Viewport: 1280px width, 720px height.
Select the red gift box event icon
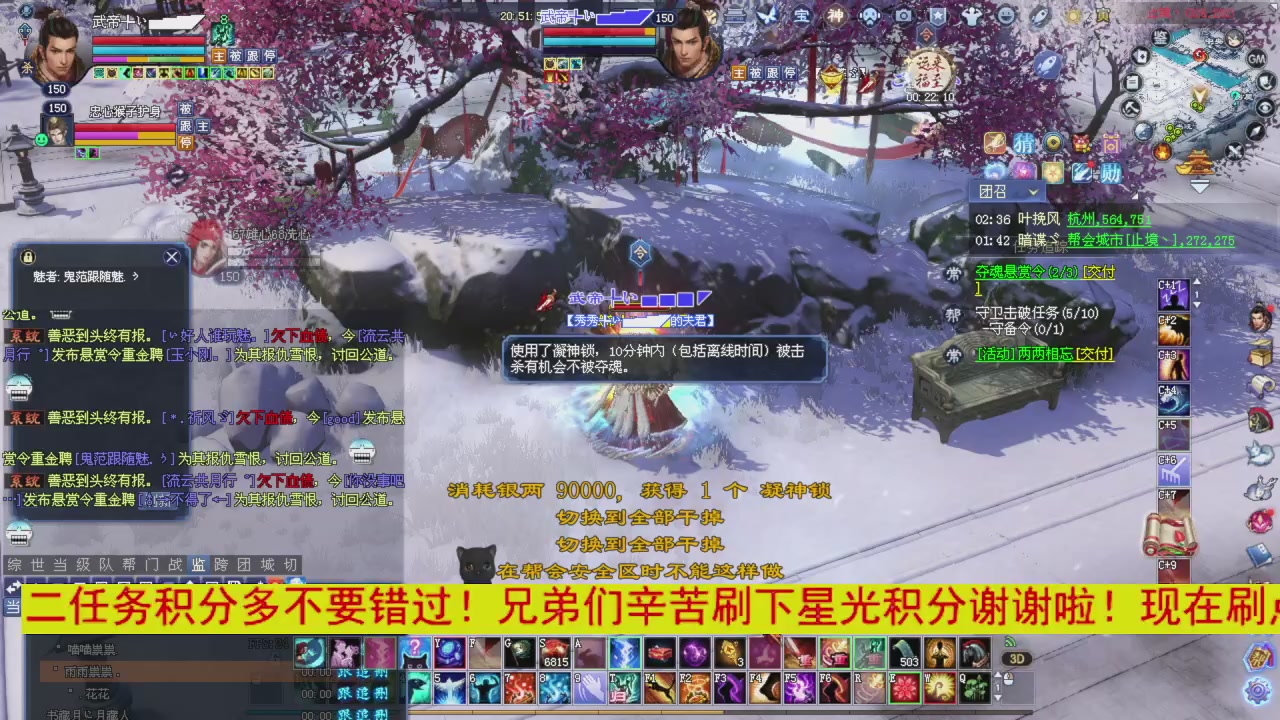1079,144
